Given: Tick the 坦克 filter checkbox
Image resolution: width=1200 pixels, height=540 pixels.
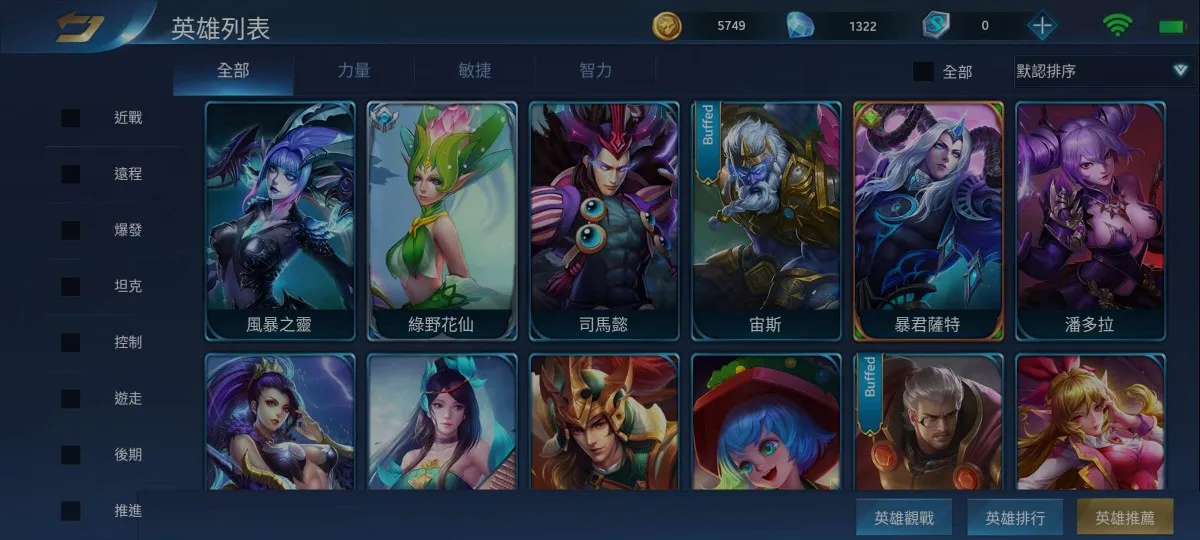Looking at the screenshot, I should pyautogui.click(x=71, y=286).
